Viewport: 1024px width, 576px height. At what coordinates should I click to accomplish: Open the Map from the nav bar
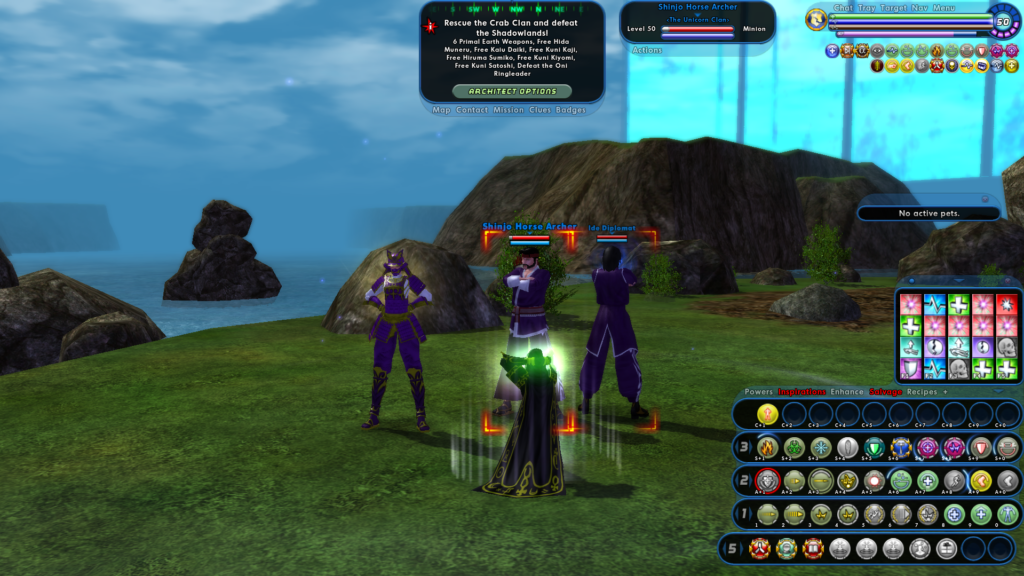click(442, 110)
